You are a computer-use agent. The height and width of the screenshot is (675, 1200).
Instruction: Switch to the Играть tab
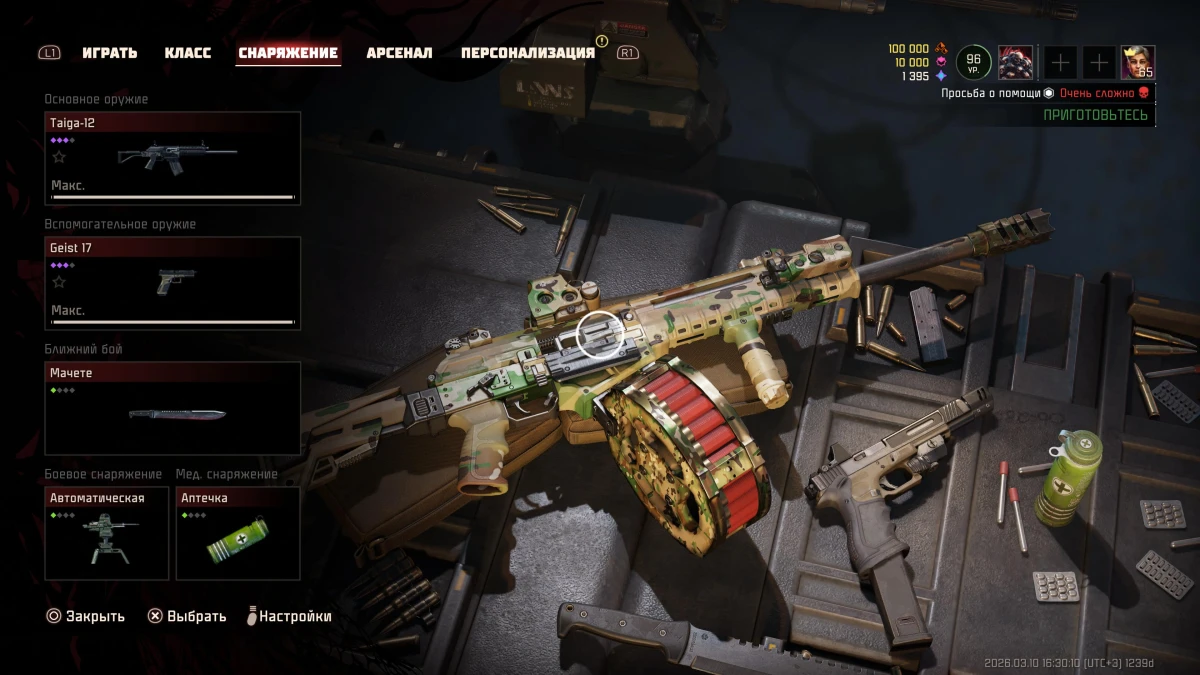(110, 53)
